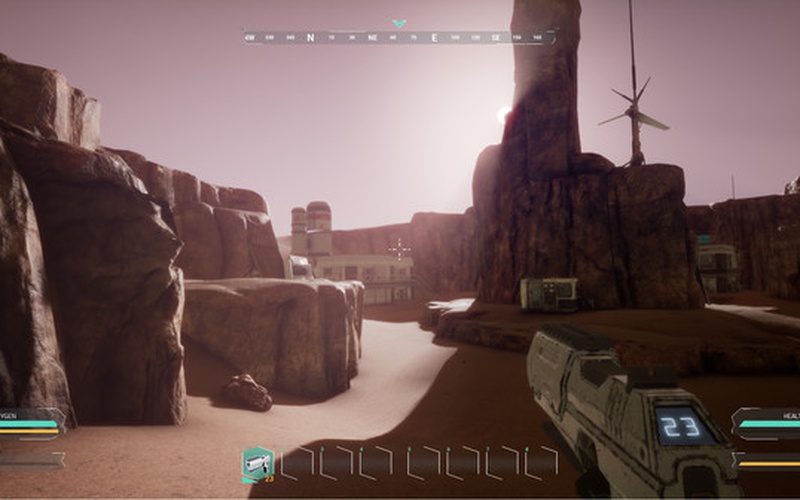Click the compass heading bar
Screen dimensions: 800x500
pos(398,37)
